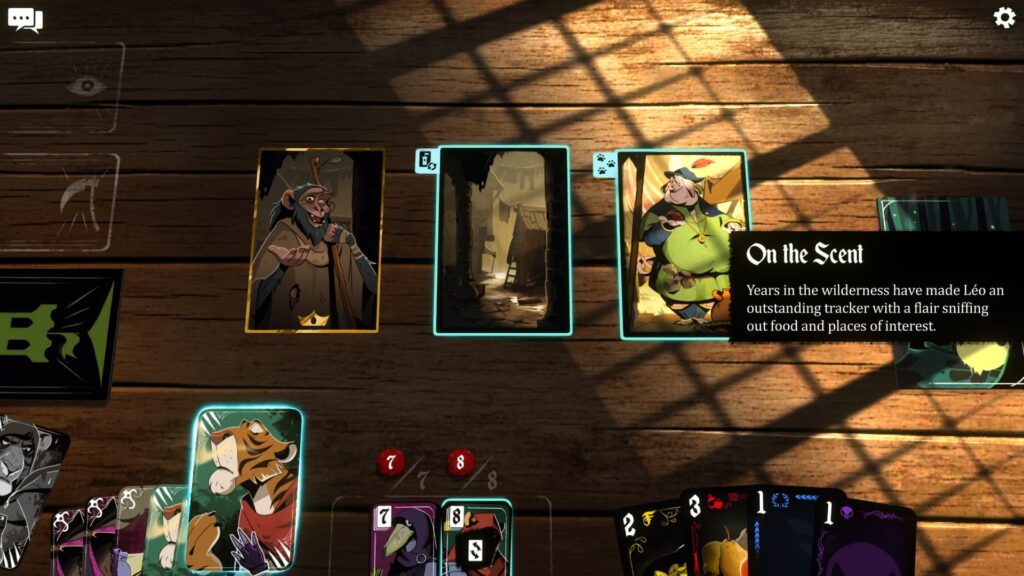Click the paw print icon on Léo's card

[x=605, y=164]
